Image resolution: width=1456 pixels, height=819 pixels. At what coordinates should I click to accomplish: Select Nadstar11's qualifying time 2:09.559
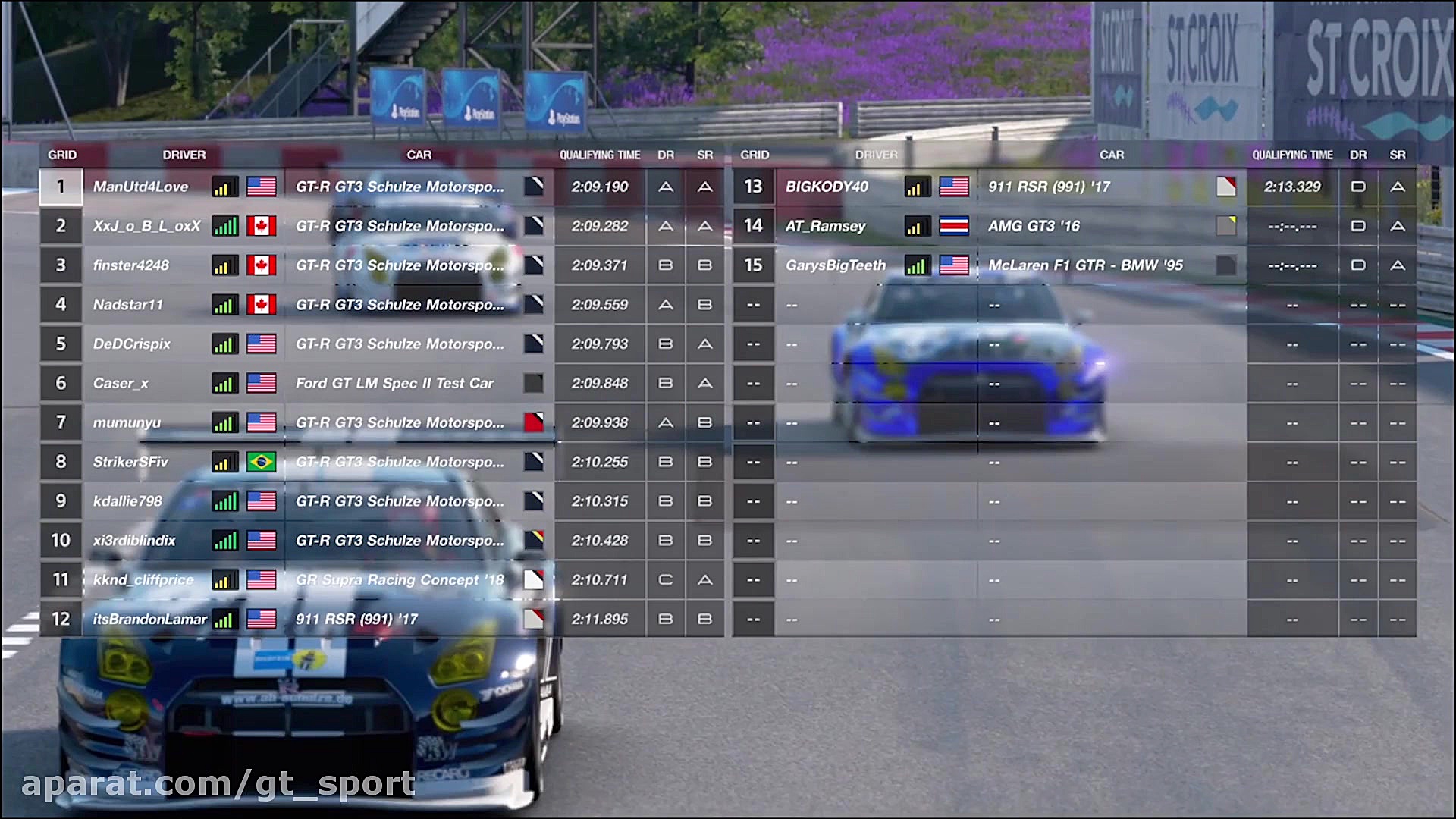598,304
